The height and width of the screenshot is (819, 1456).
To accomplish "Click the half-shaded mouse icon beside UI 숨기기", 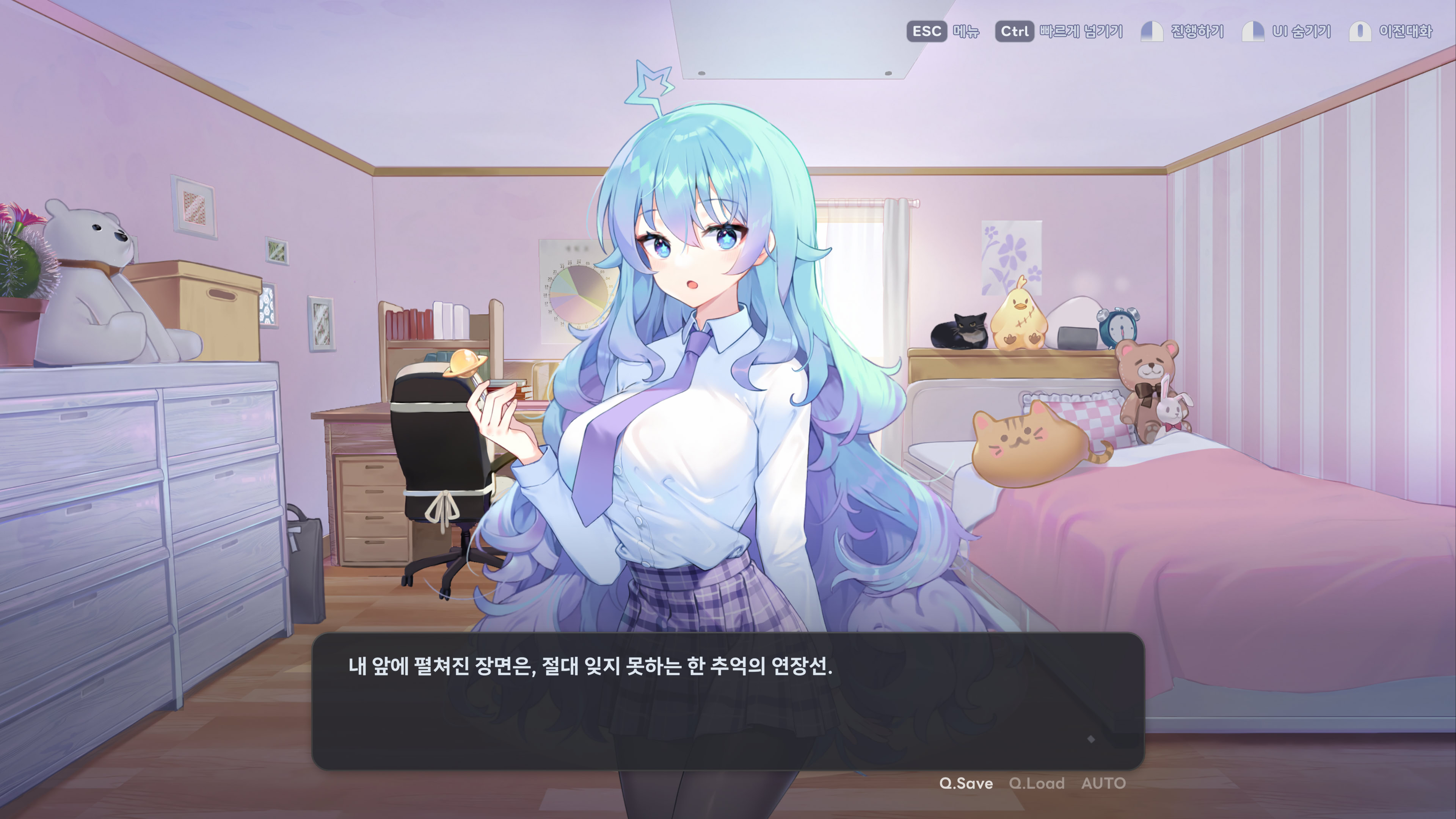I will pos(1254,32).
